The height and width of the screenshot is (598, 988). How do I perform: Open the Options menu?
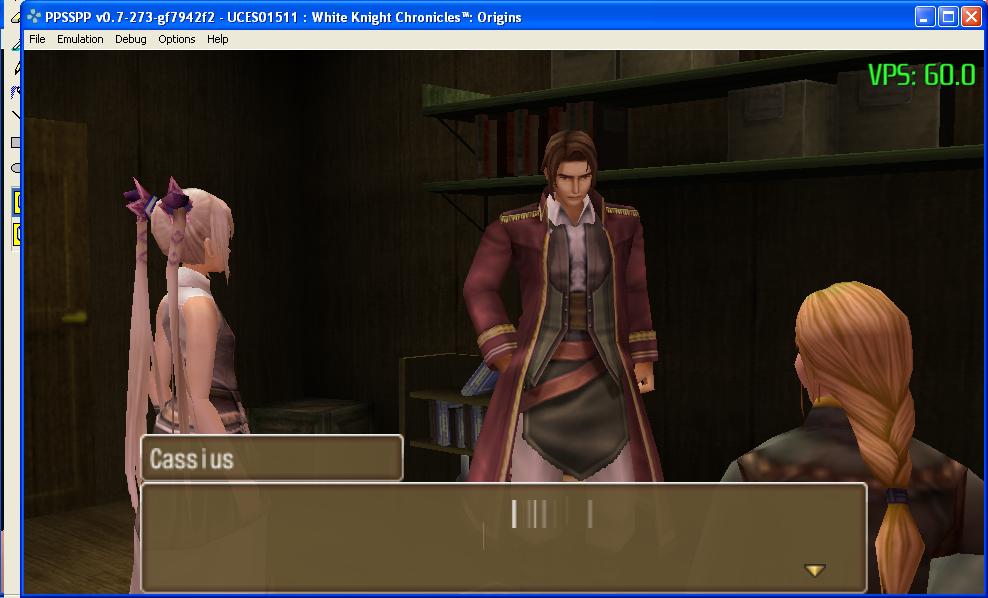177,39
